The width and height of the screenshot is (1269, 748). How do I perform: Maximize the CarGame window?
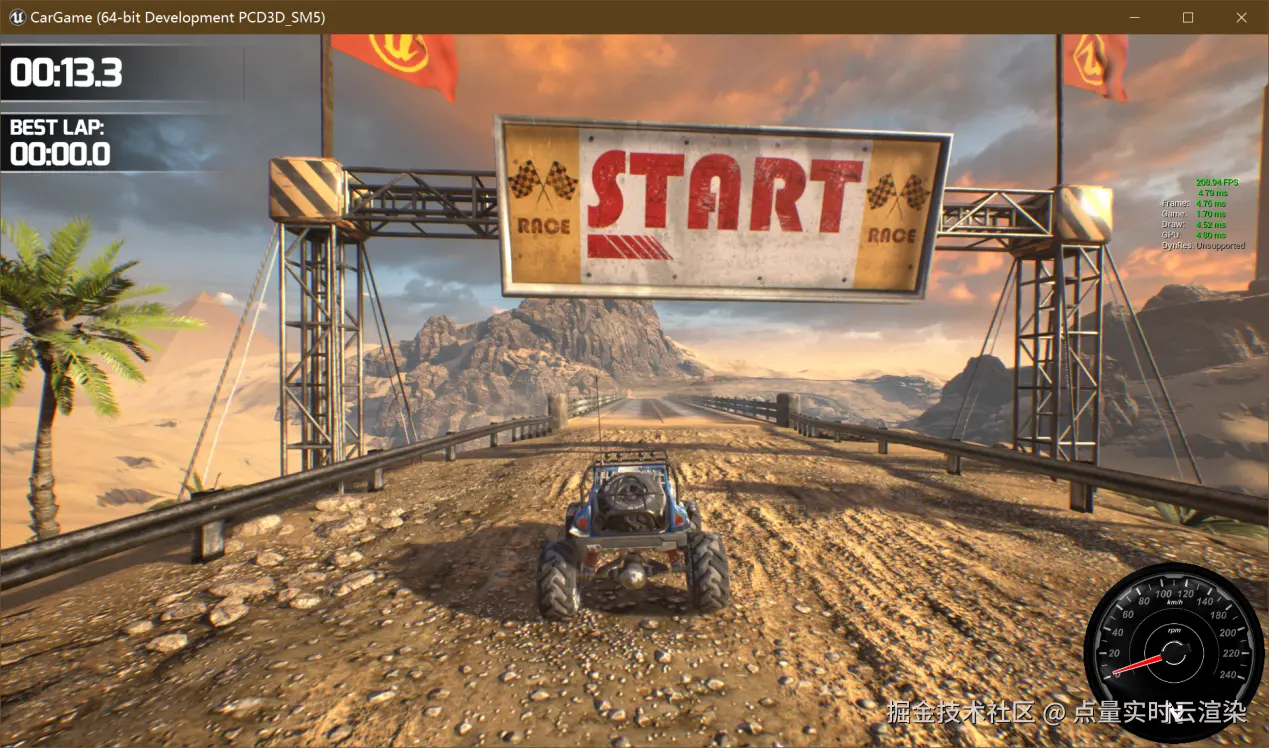[1188, 18]
